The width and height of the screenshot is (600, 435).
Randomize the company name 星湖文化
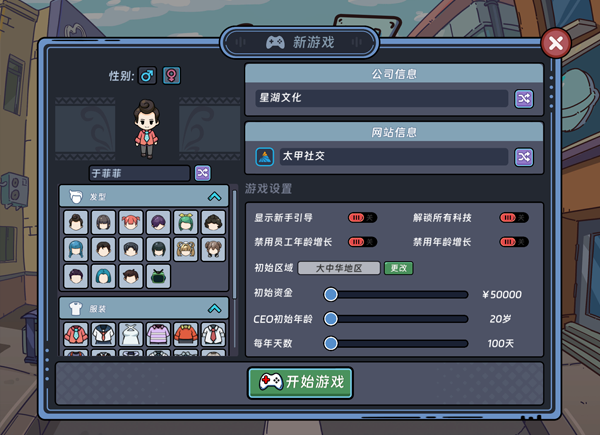coord(524,98)
